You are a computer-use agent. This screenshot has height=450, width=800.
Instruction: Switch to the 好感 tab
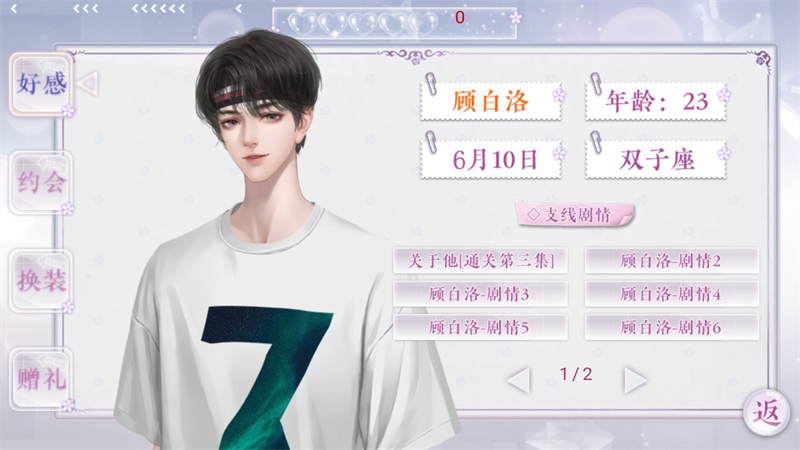click(41, 83)
